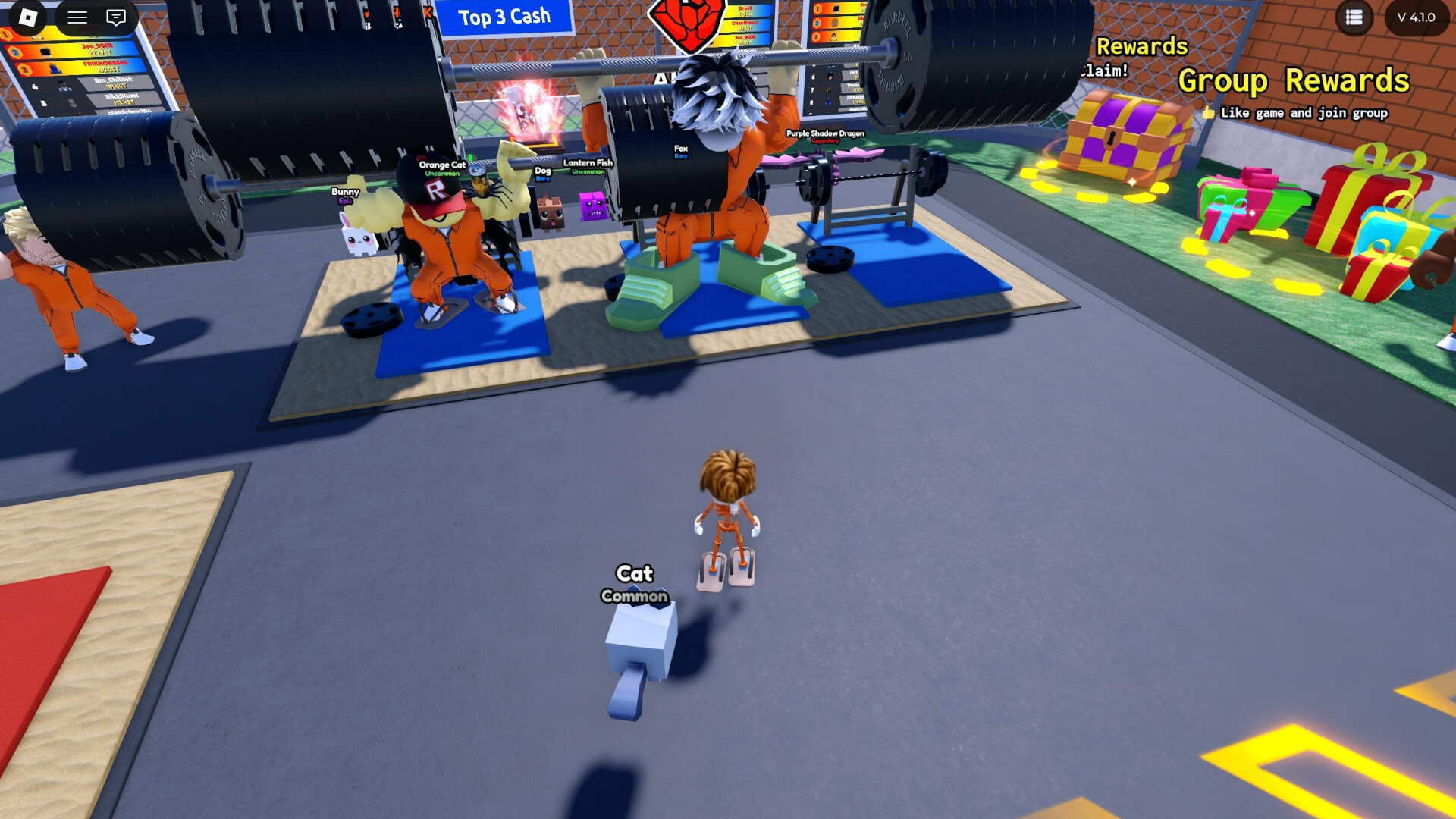Expand the Top 3 Cash leaderboard
This screenshot has width=1456, height=819.
(x=503, y=17)
